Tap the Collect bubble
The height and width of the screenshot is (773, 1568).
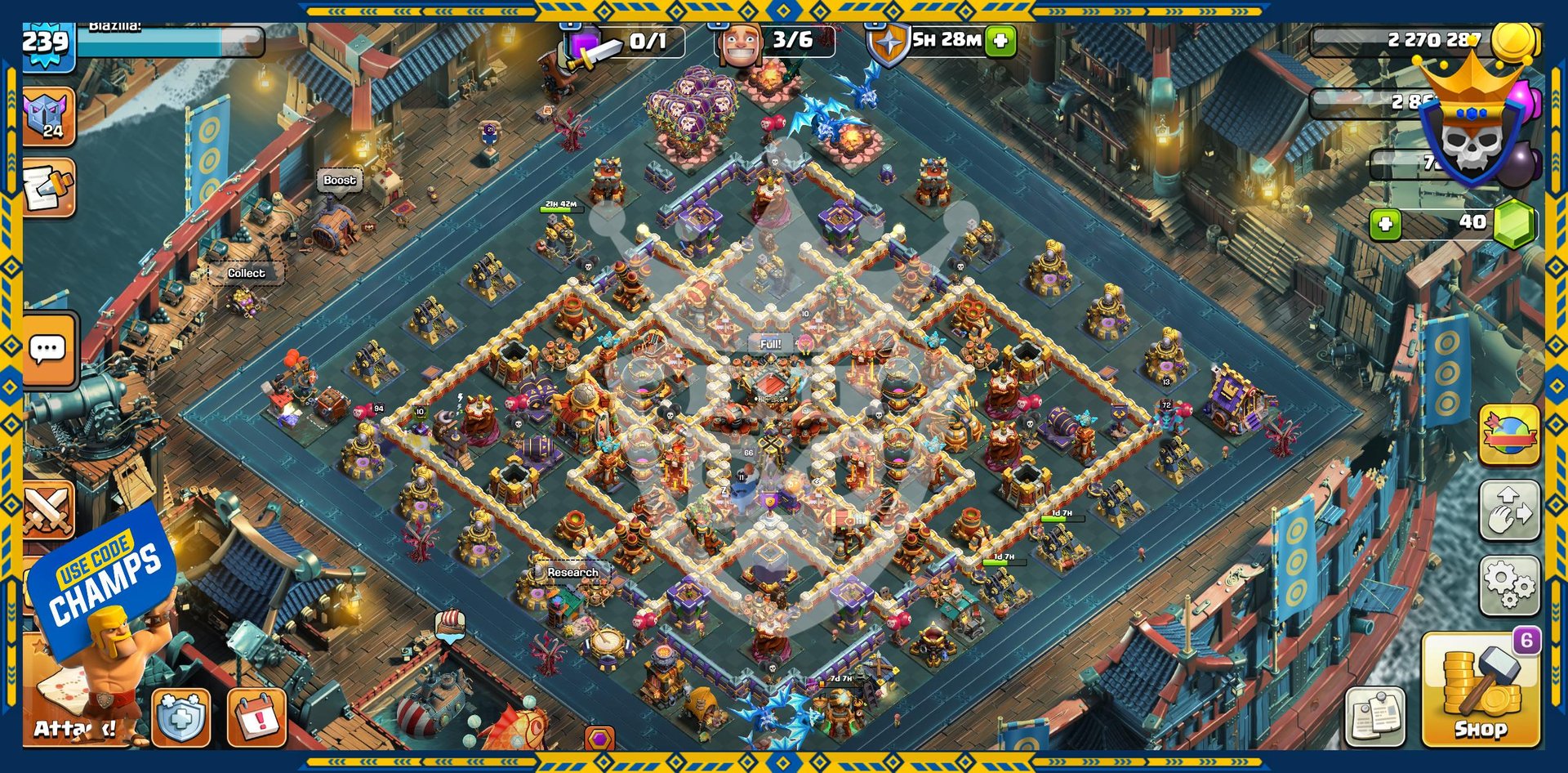pos(246,273)
